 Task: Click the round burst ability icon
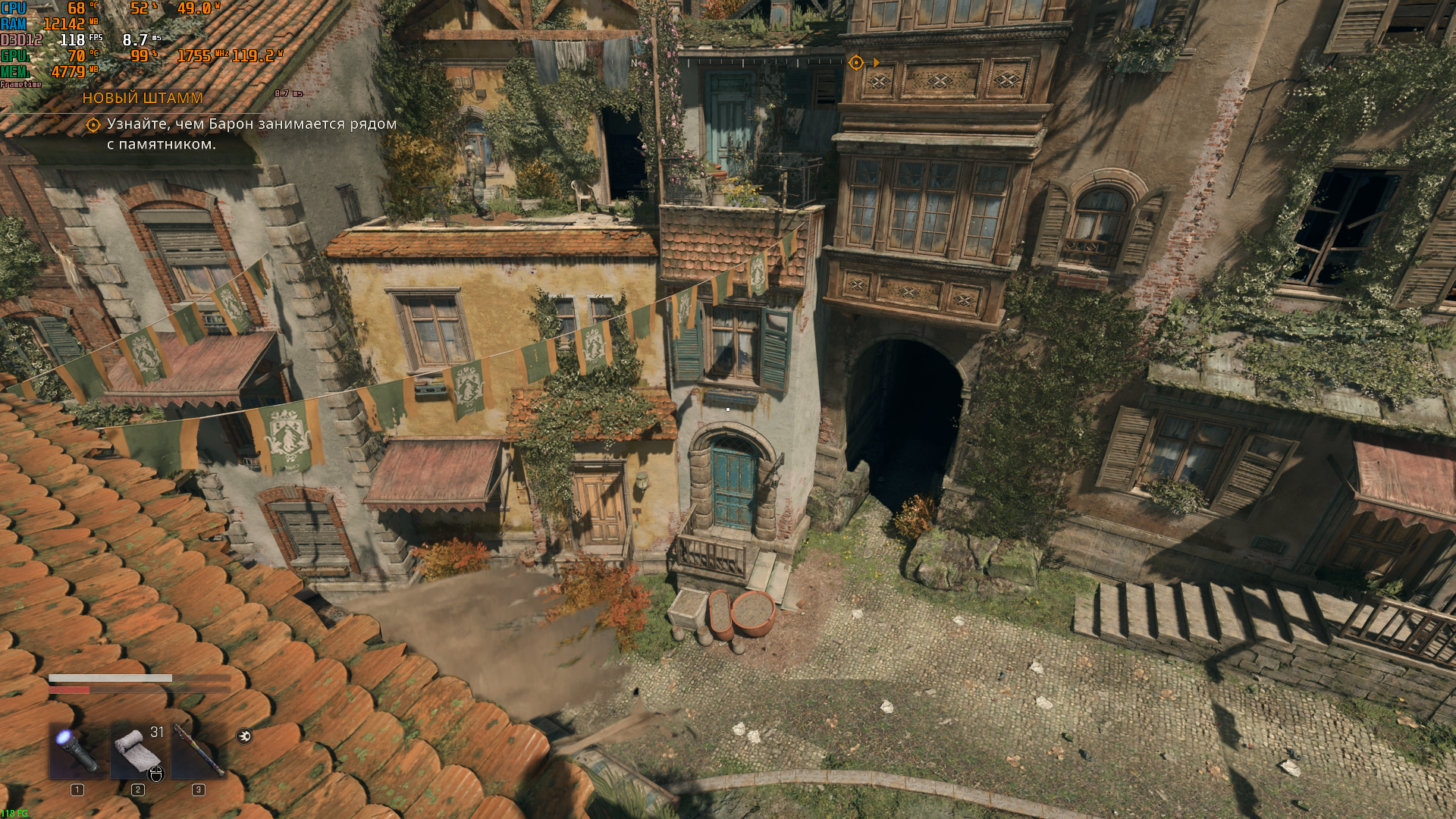(x=244, y=736)
